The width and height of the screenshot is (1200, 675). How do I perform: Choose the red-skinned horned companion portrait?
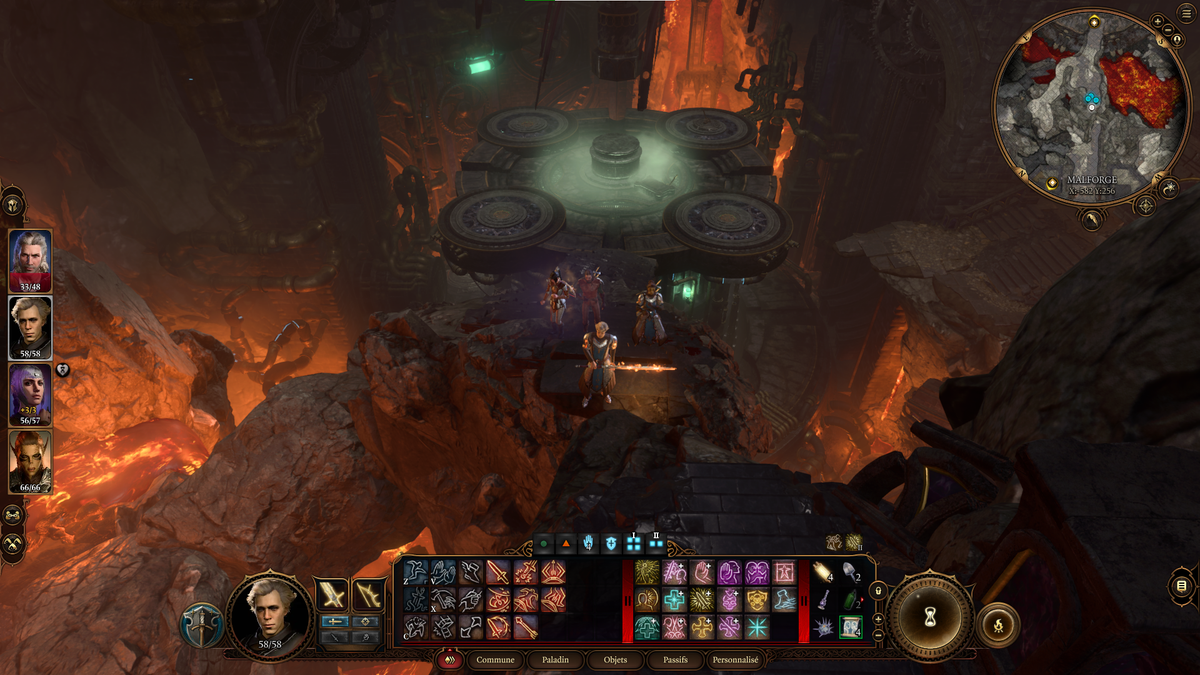coord(30,460)
